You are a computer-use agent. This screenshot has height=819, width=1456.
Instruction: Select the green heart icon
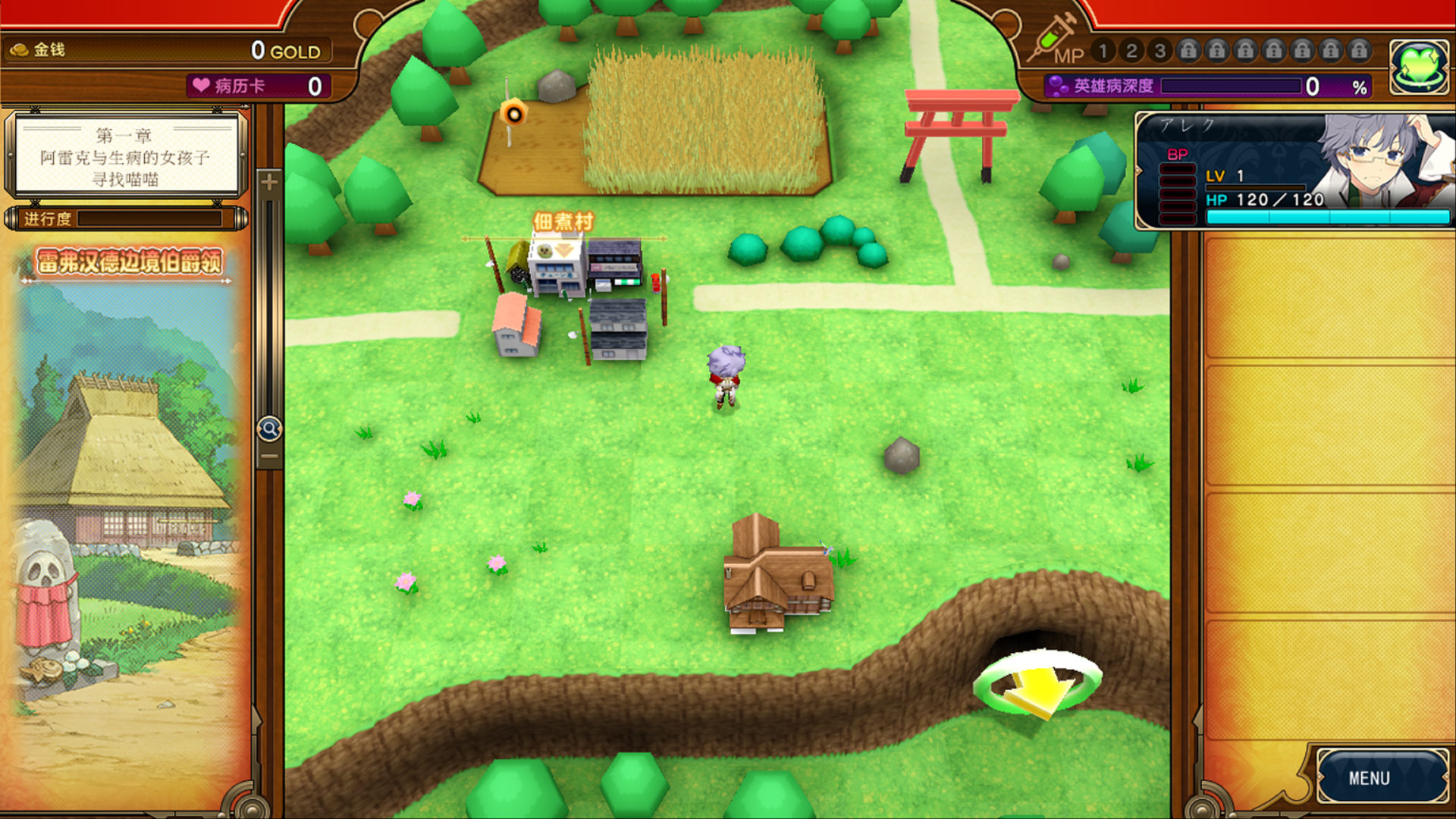[1418, 67]
